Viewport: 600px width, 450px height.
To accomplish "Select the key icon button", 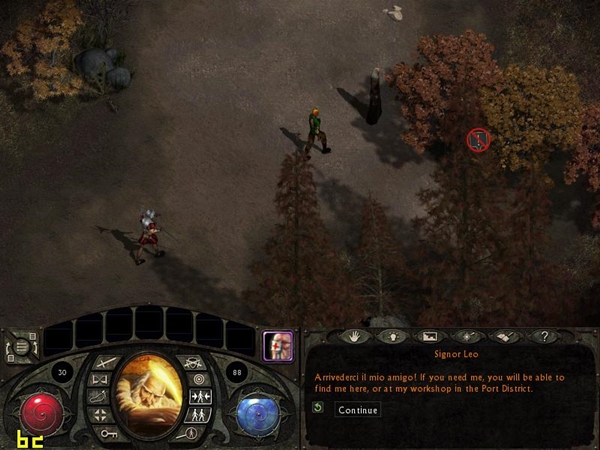I will [107, 433].
